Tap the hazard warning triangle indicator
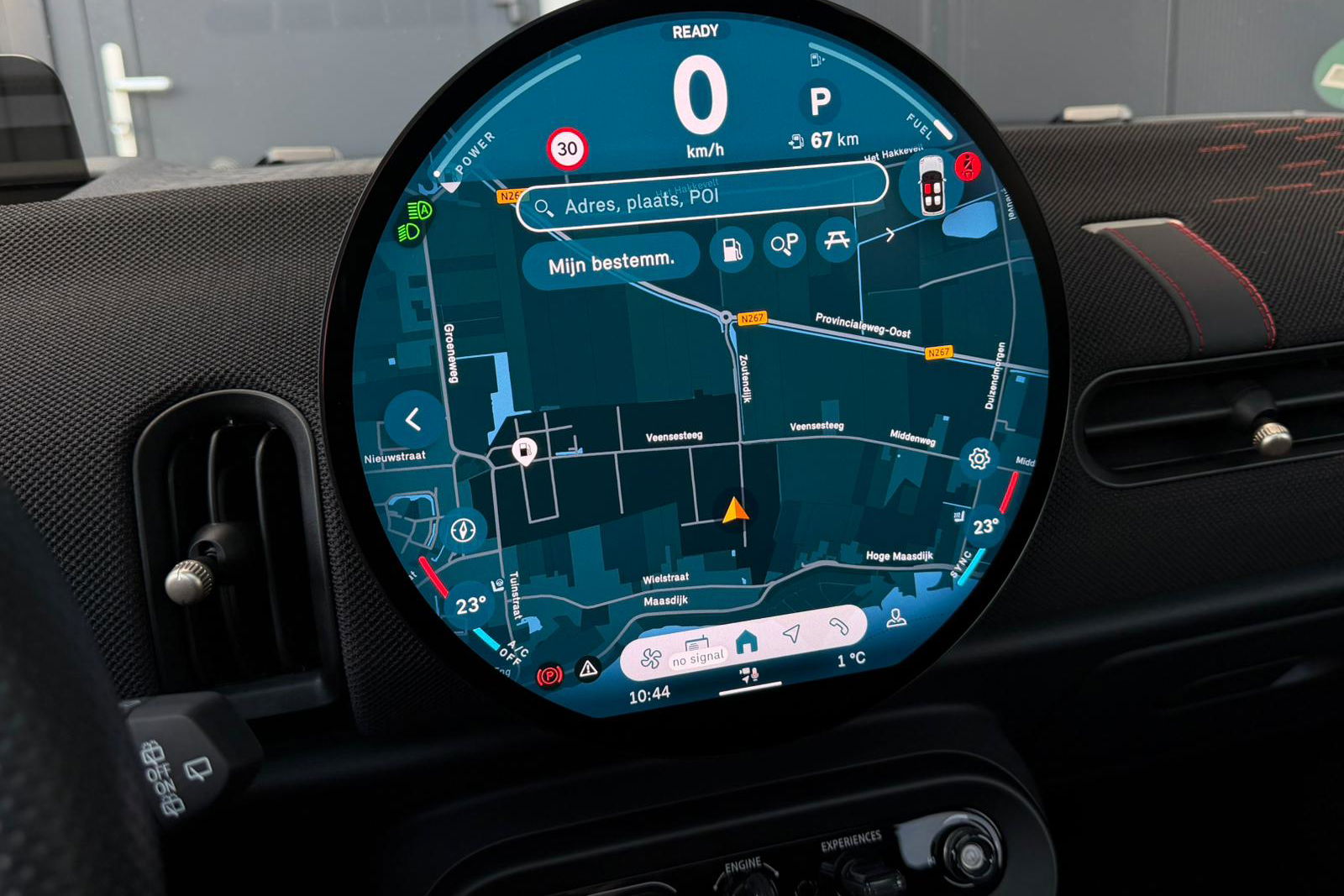 coord(588,668)
